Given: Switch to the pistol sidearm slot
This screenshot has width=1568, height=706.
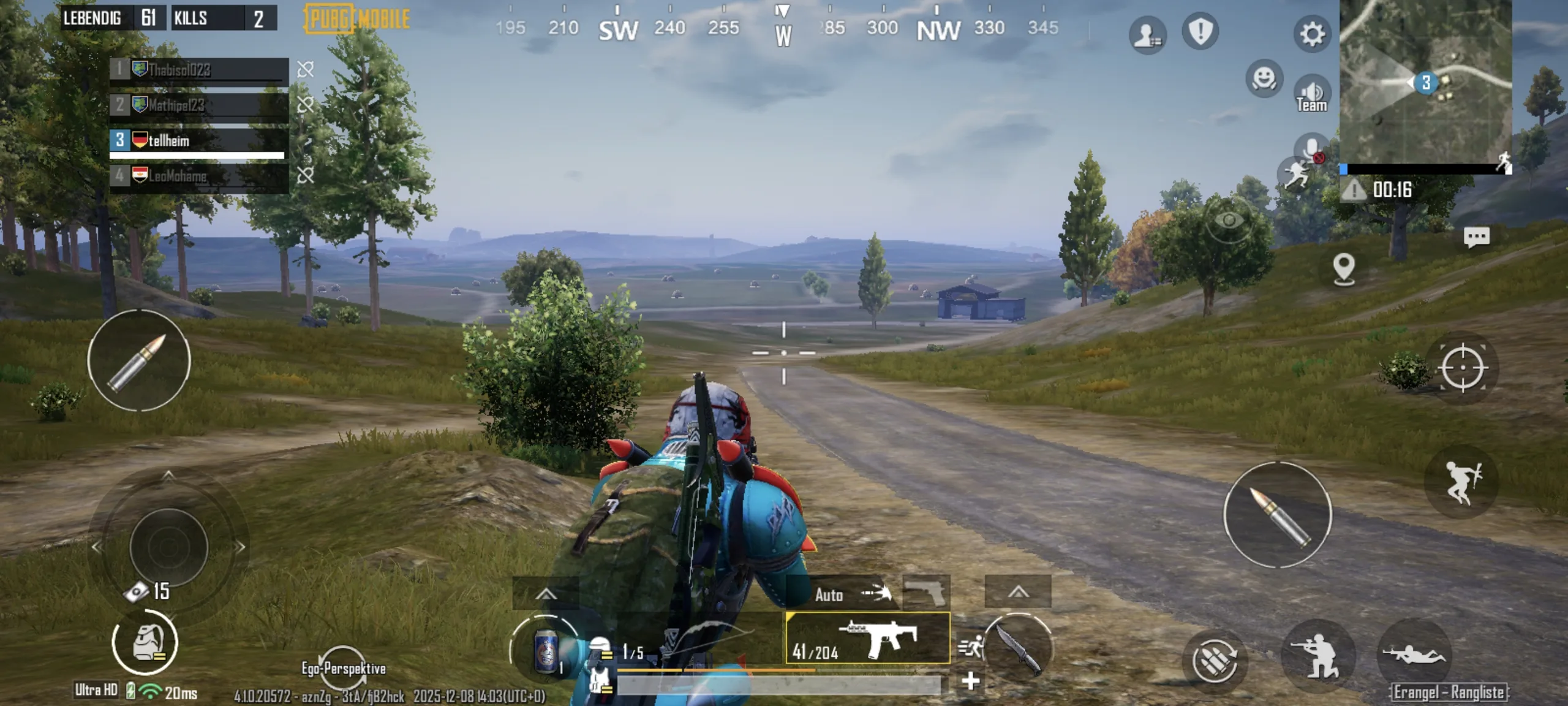Looking at the screenshot, I should pyautogui.click(x=926, y=591).
